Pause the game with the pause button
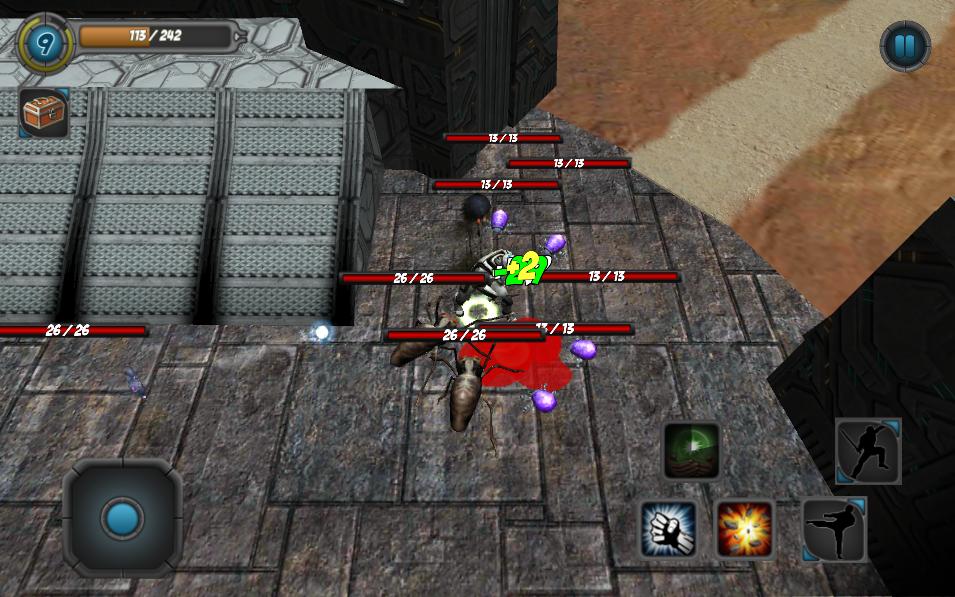955x597 pixels. click(905, 46)
